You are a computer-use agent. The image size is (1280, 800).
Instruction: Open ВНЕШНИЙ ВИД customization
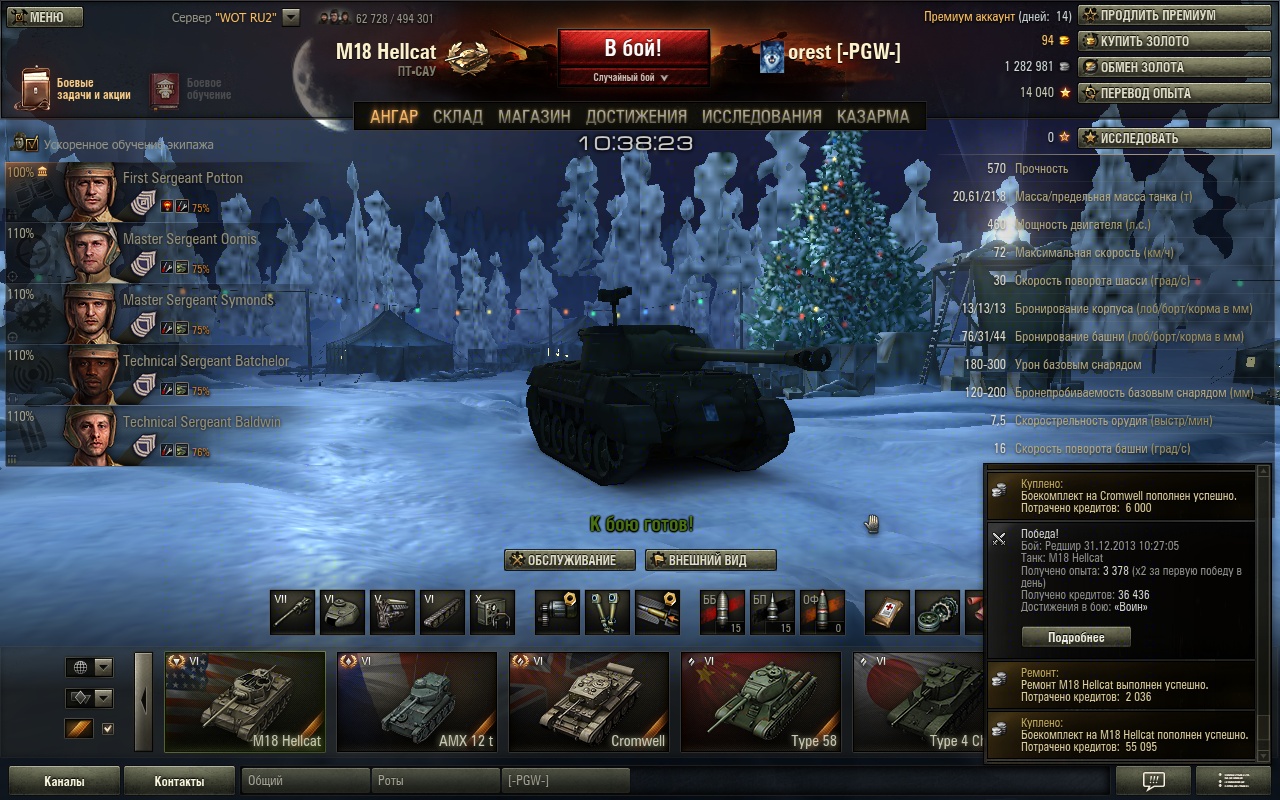(x=710, y=560)
